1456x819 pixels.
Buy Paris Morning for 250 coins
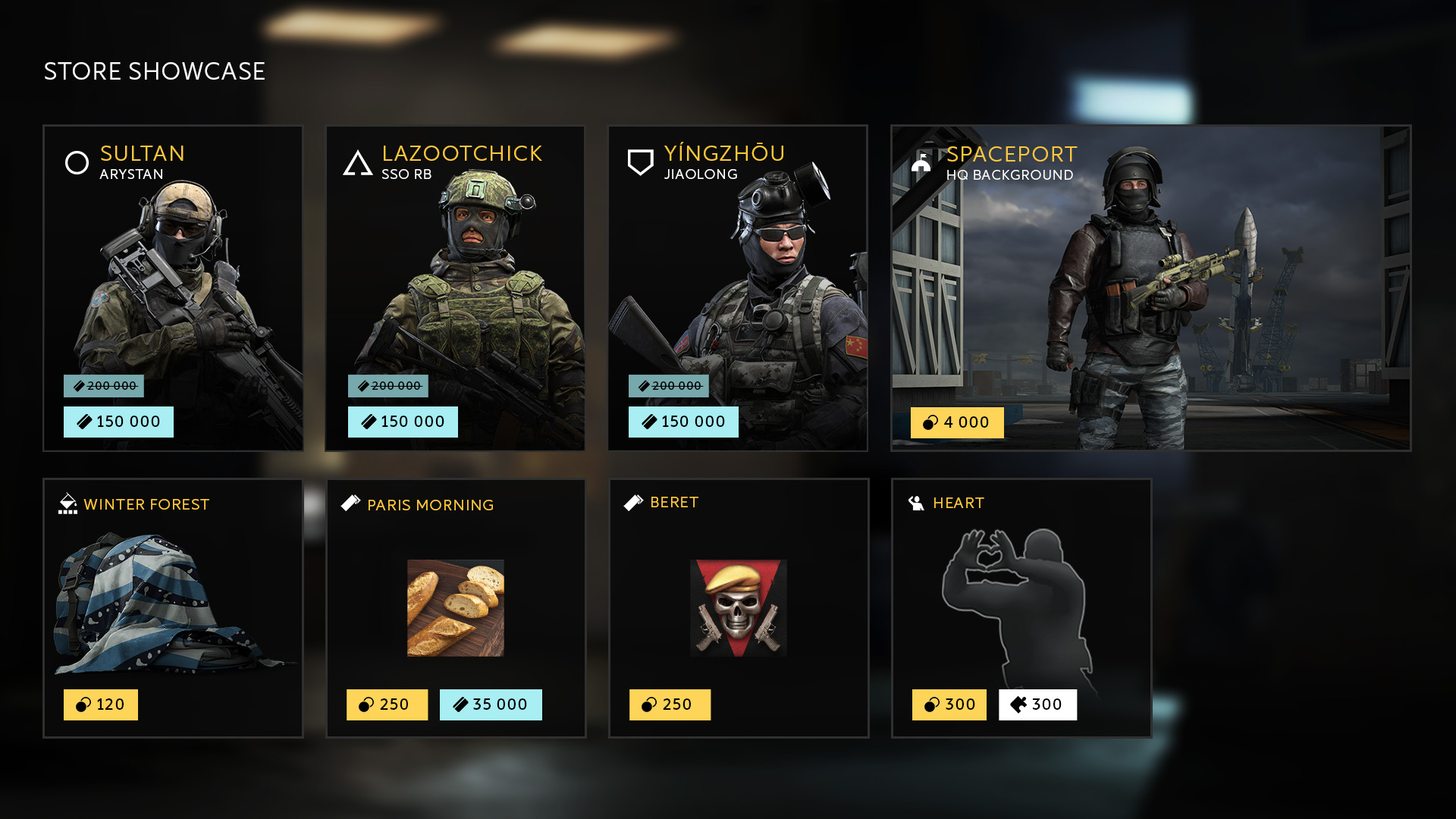pos(387,704)
